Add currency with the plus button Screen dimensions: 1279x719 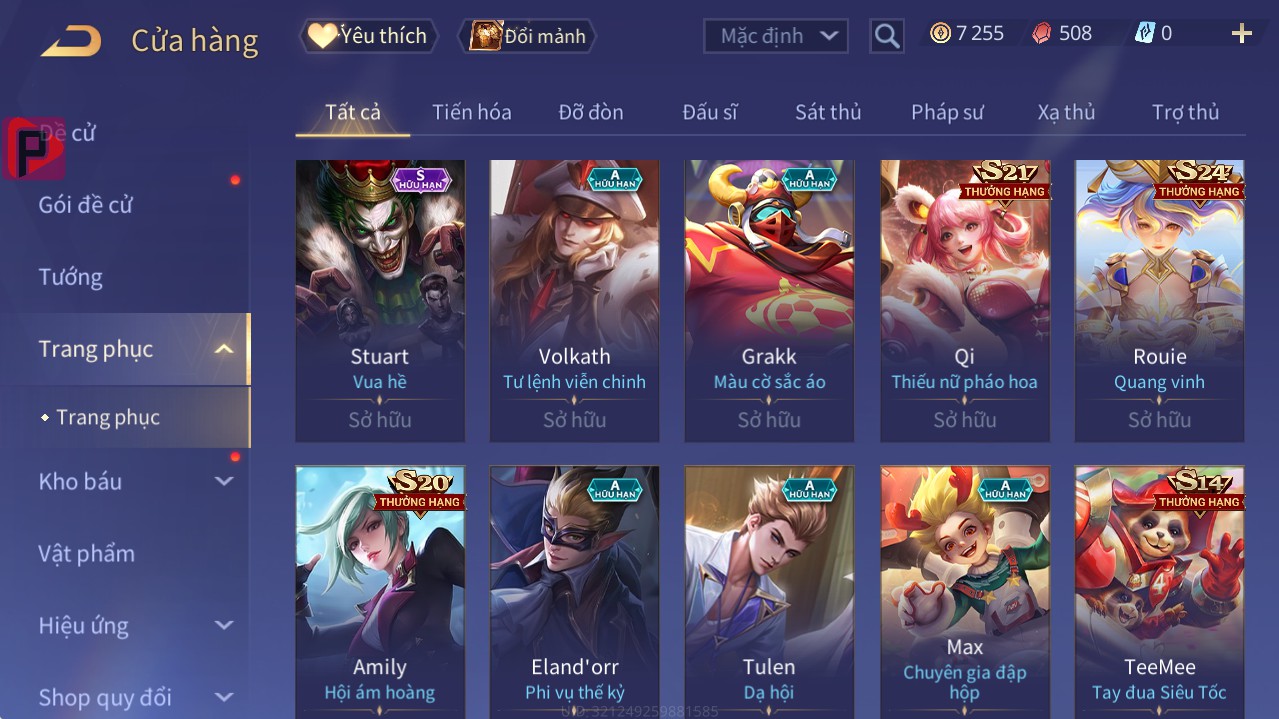1241,34
